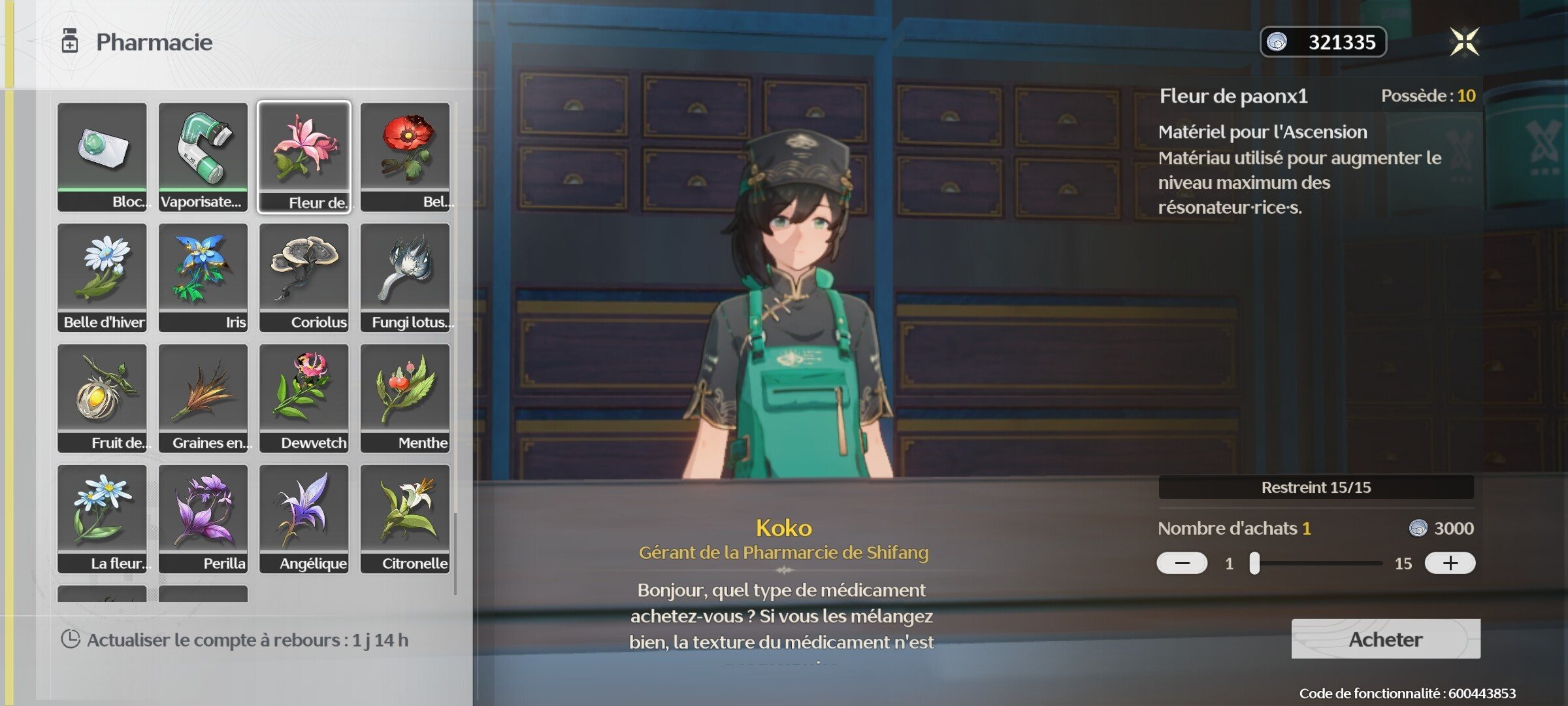Buy the item with the Acheter button
The height and width of the screenshot is (706, 1568).
coord(1385,639)
